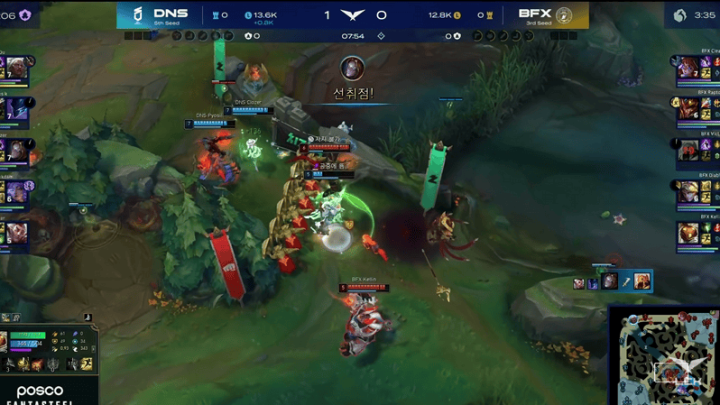720x405 pixels.
Task: Select BFX Kellin's player portrait
Action: tap(686, 233)
